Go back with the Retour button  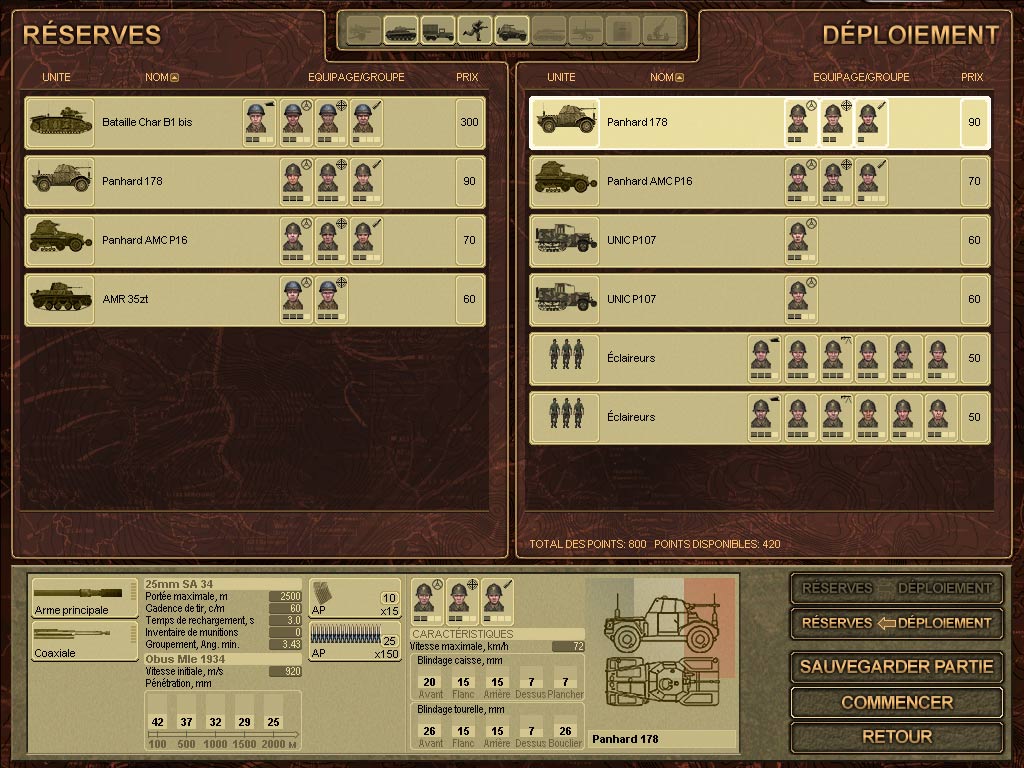[896, 737]
